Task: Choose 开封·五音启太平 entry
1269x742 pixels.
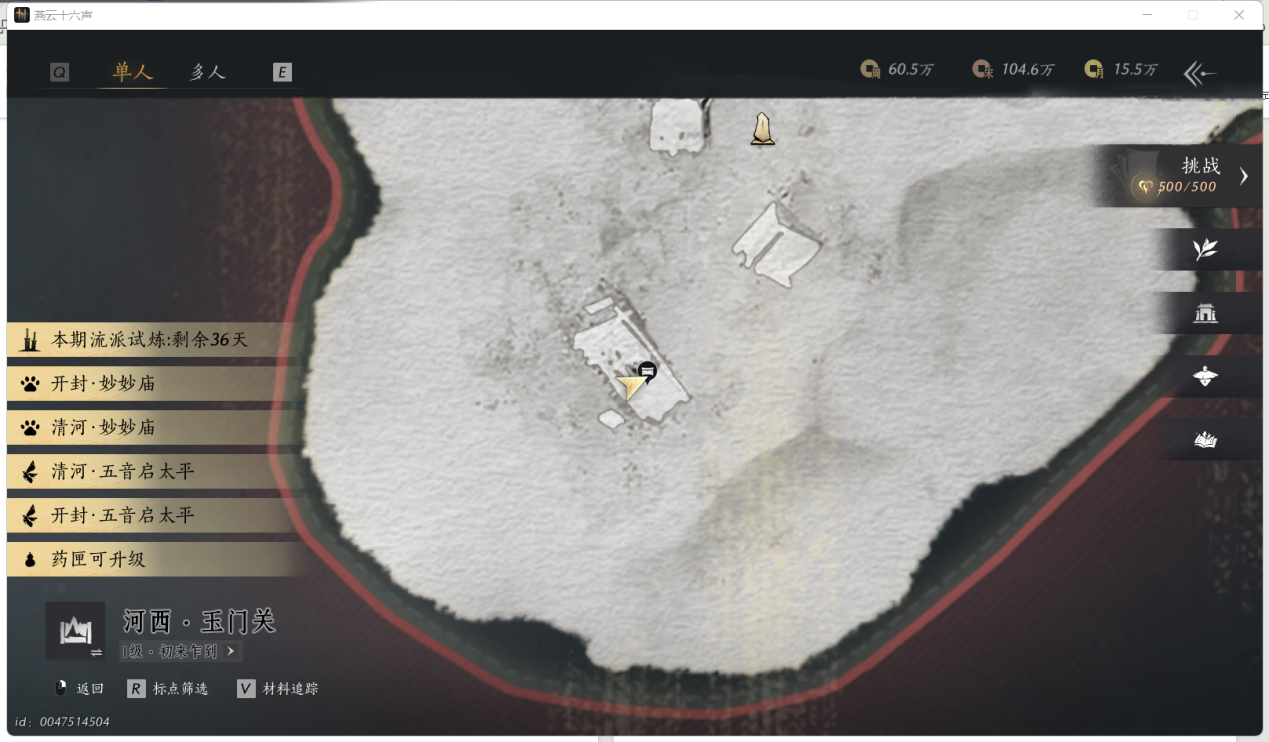Action: [x=120, y=515]
